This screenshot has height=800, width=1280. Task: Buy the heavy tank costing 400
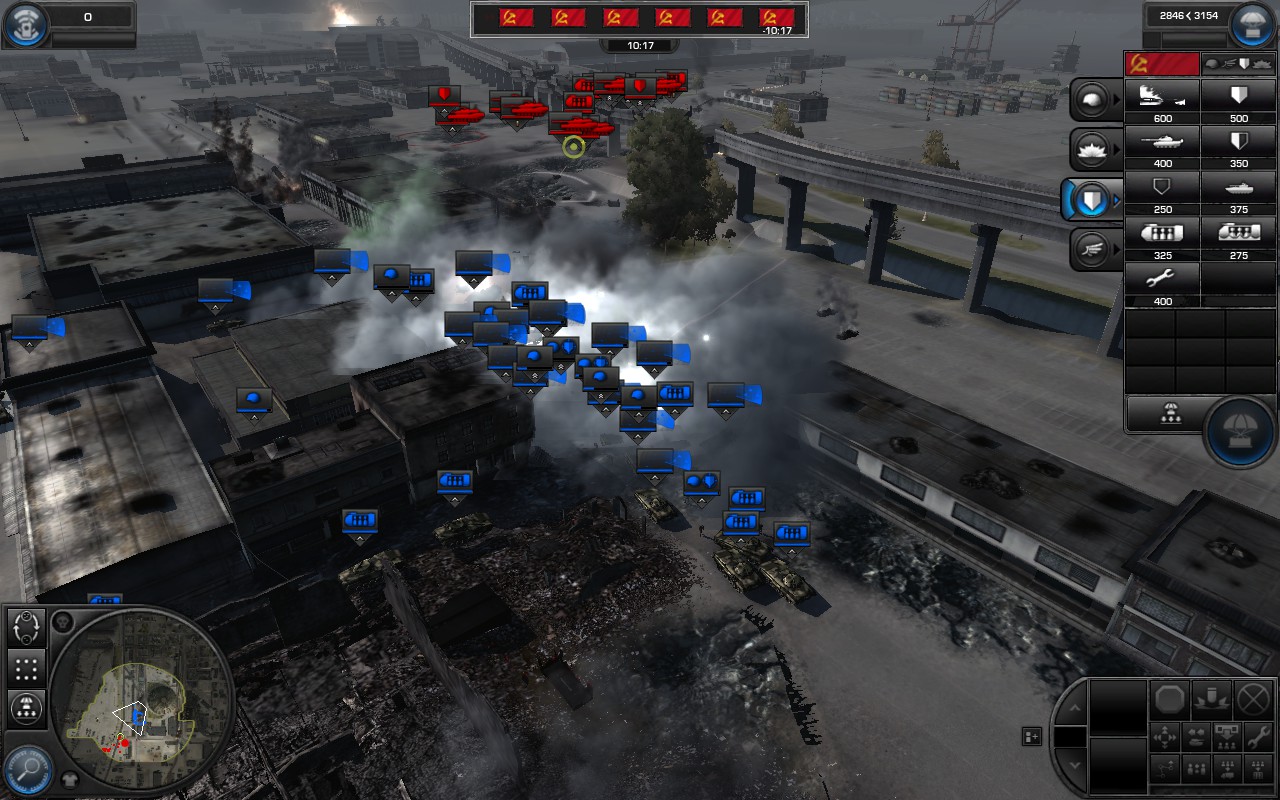pyautogui.click(x=1160, y=141)
